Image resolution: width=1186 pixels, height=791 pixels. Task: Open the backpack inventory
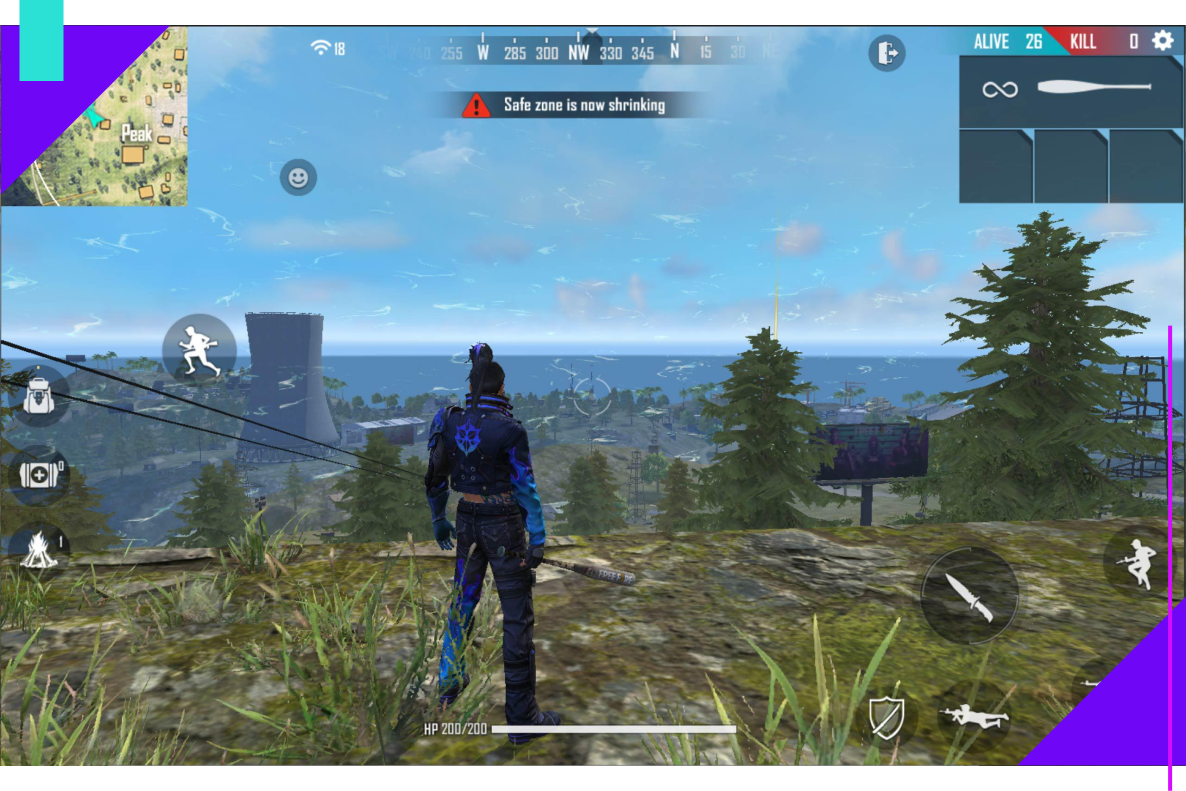coord(40,396)
